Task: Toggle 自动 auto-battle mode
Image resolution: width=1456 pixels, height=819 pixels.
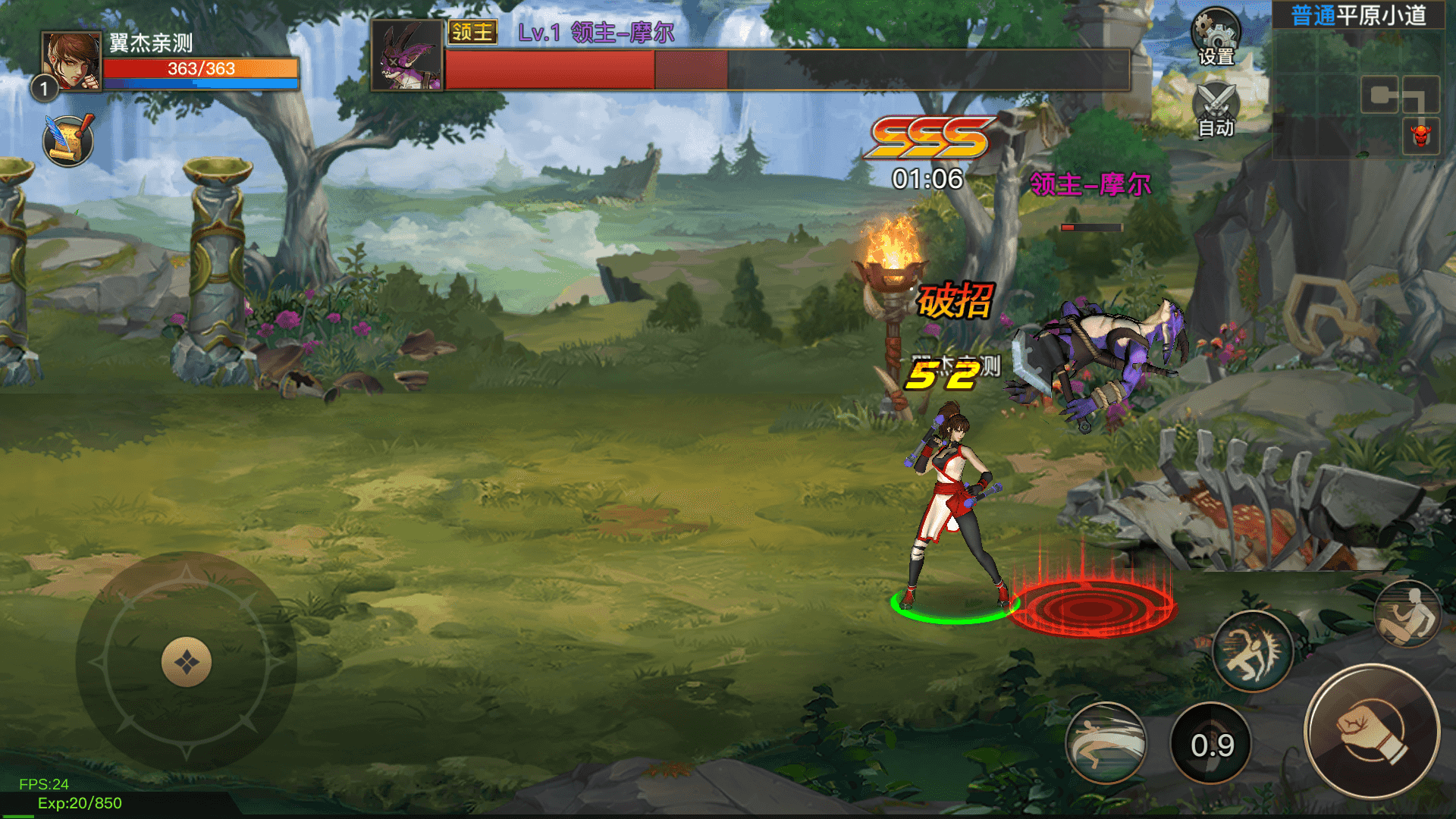Action: [x=1216, y=110]
